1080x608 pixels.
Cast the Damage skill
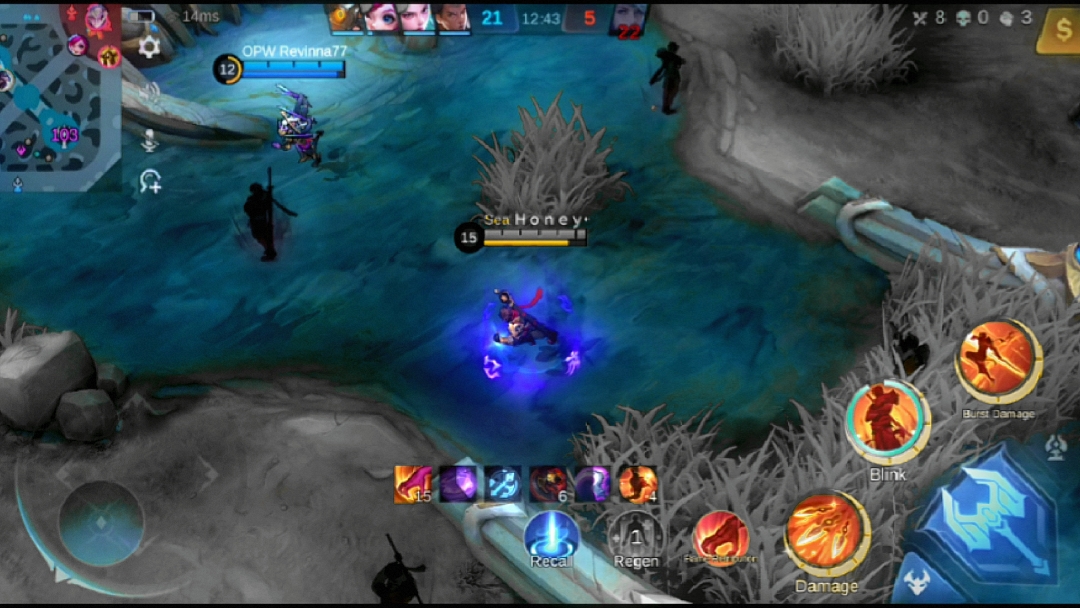(x=826, y=534)
